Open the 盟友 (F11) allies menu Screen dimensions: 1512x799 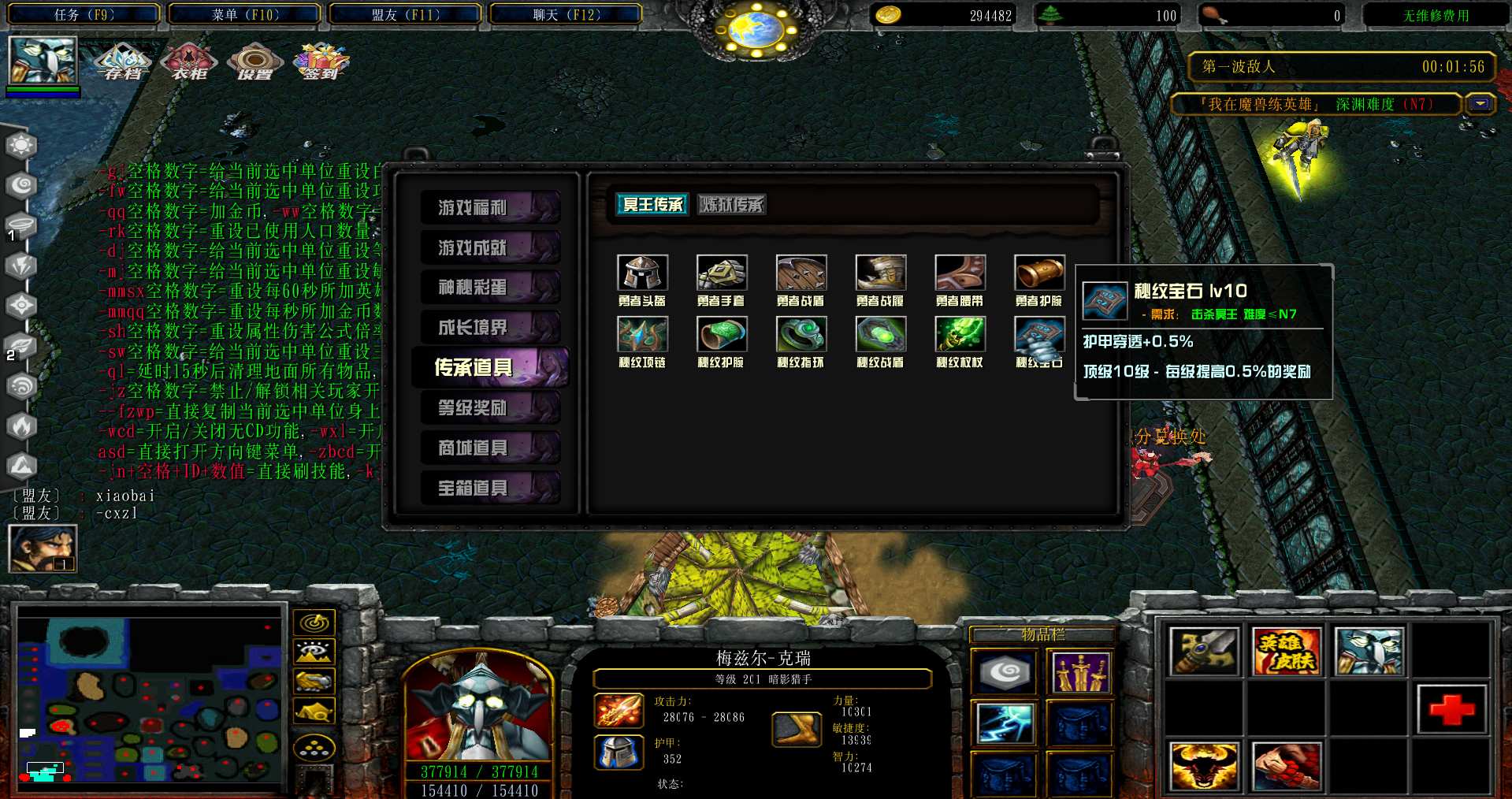406,14
